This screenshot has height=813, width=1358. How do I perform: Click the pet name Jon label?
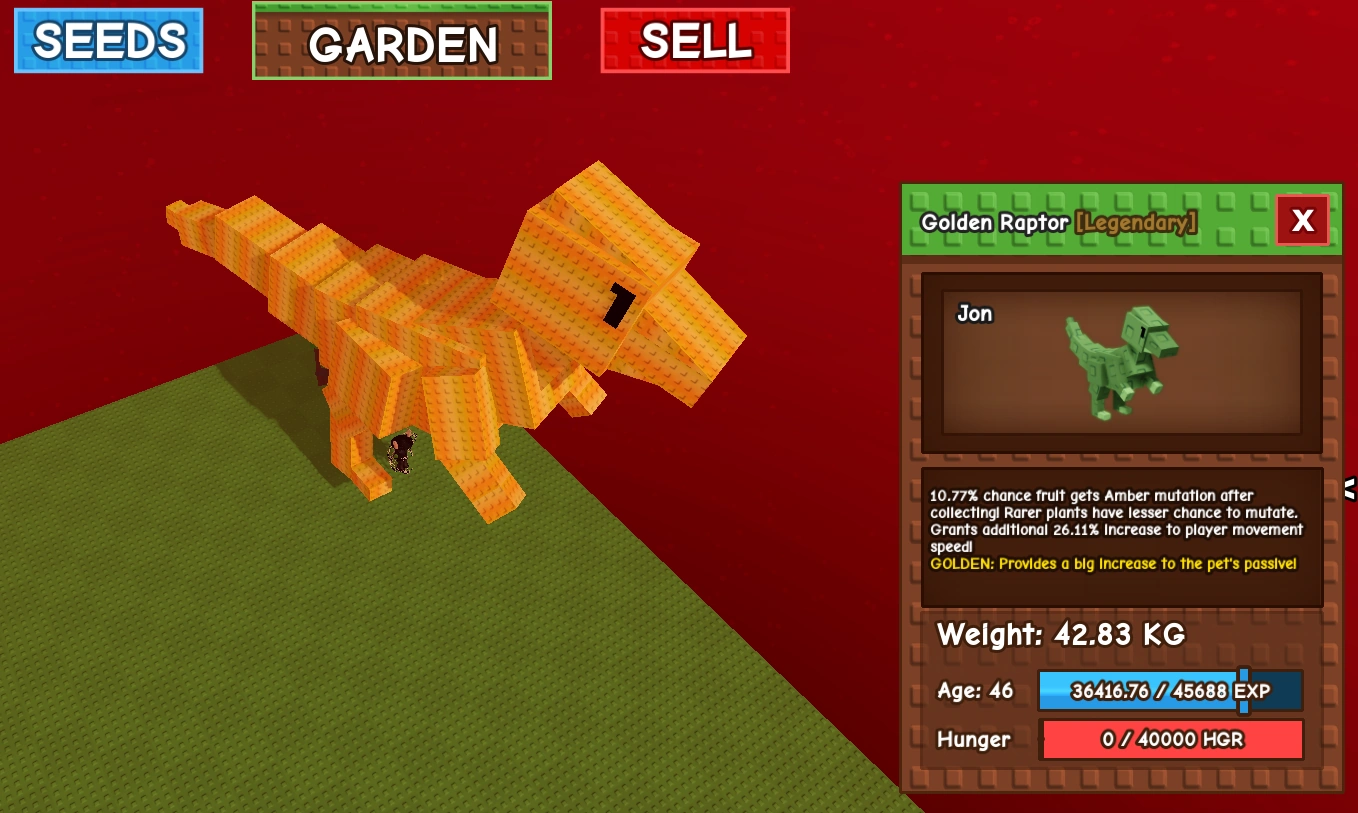(973, 313)
